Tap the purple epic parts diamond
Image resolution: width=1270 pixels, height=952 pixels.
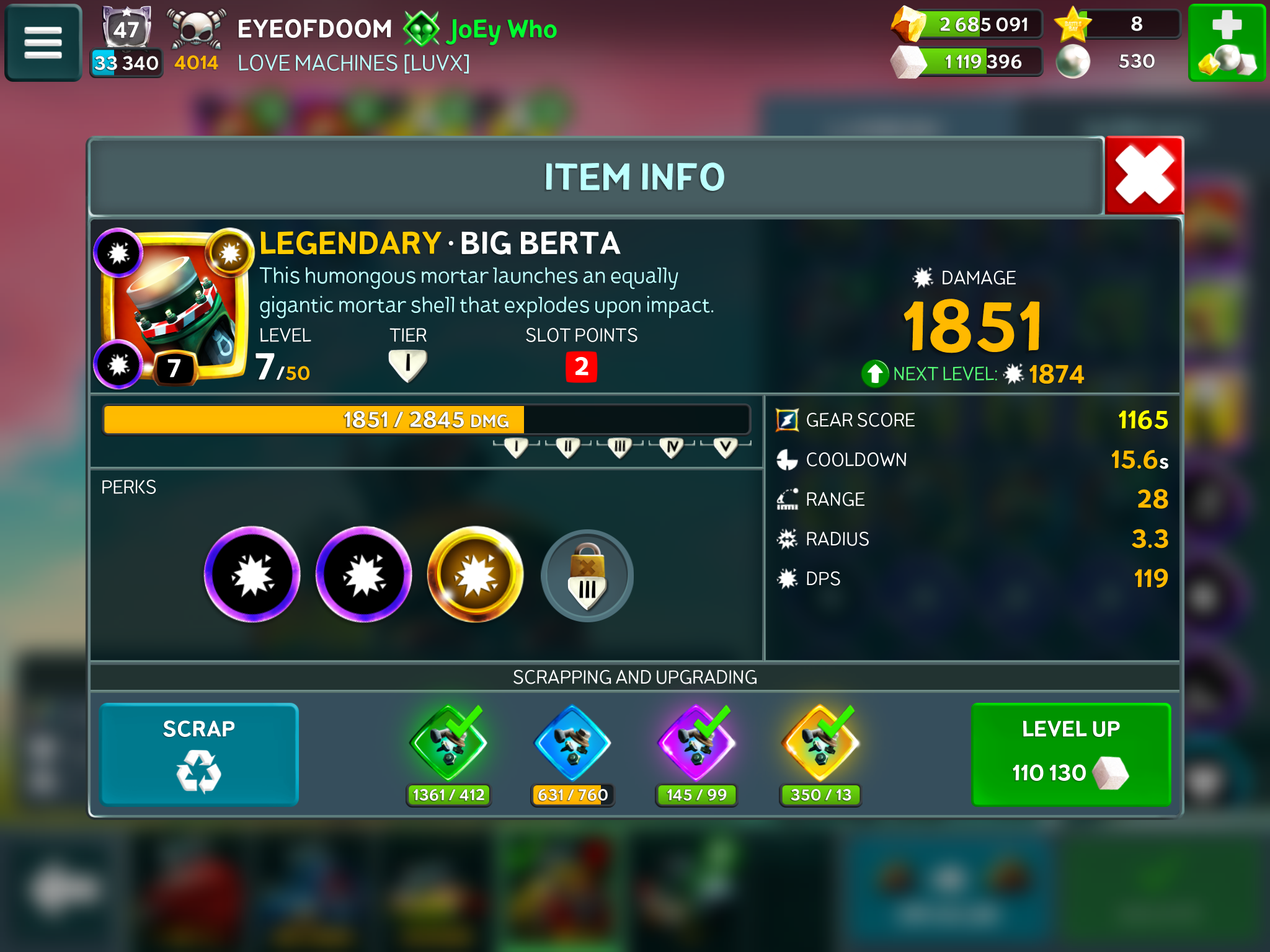696,744
